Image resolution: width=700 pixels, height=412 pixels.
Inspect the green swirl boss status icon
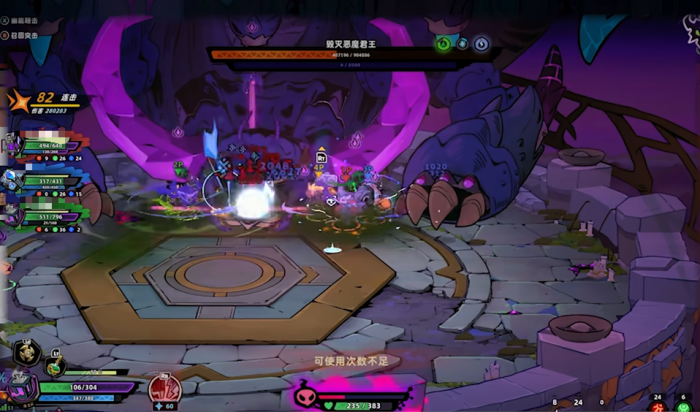pyautogui.click(x=444, y=44)
